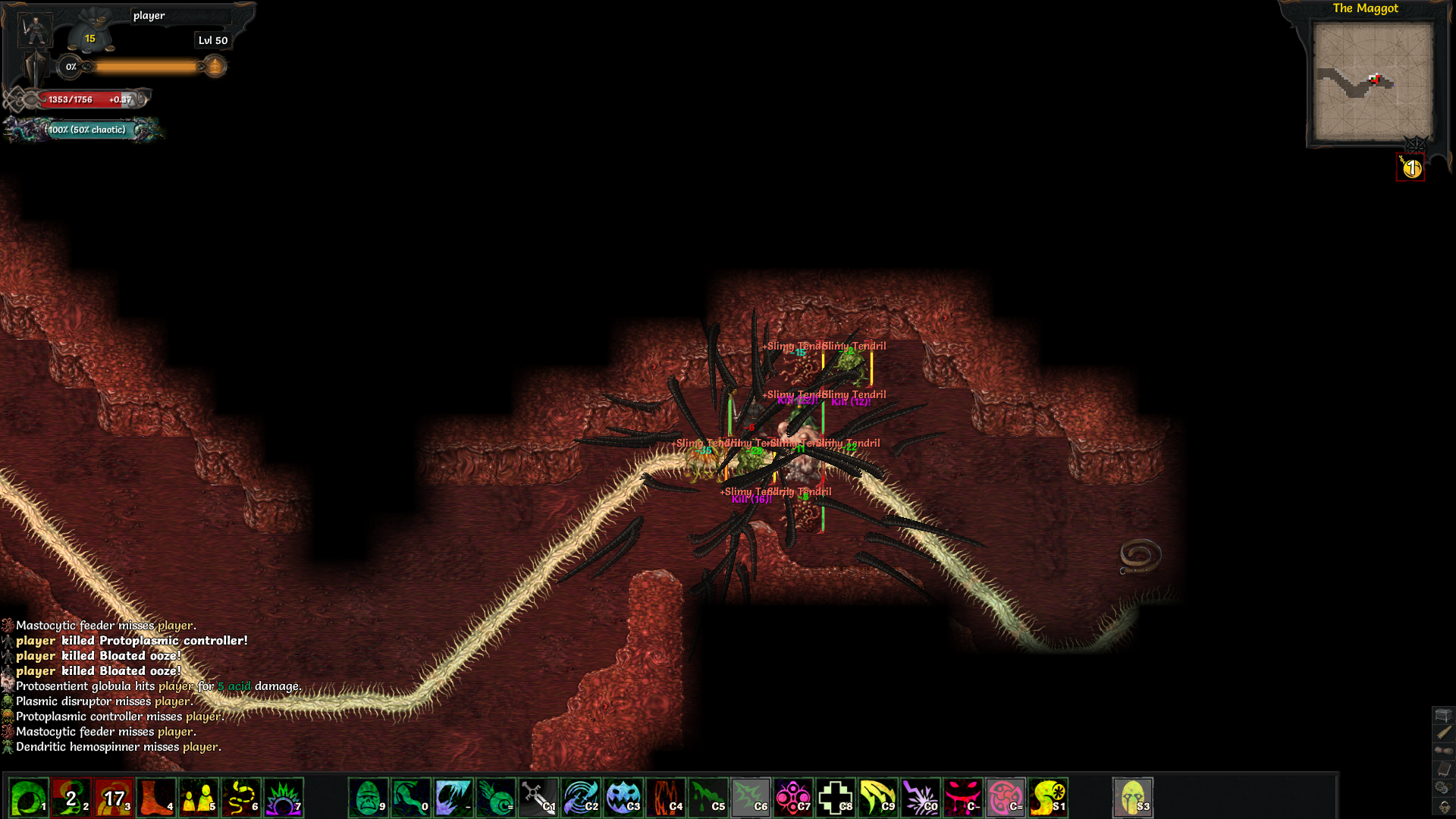Use the purple lightning burst skill C0

click(921, 799)
